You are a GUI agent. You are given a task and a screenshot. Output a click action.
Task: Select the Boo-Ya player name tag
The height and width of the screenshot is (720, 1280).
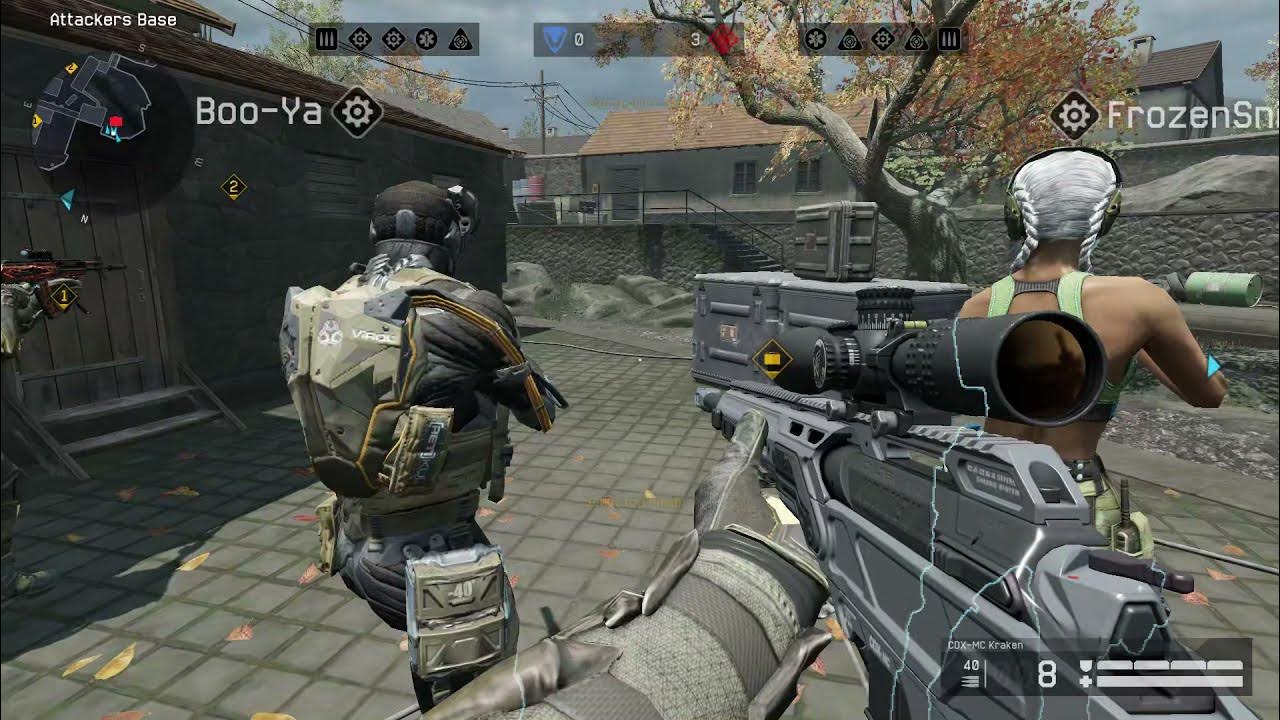click(258, 112)
